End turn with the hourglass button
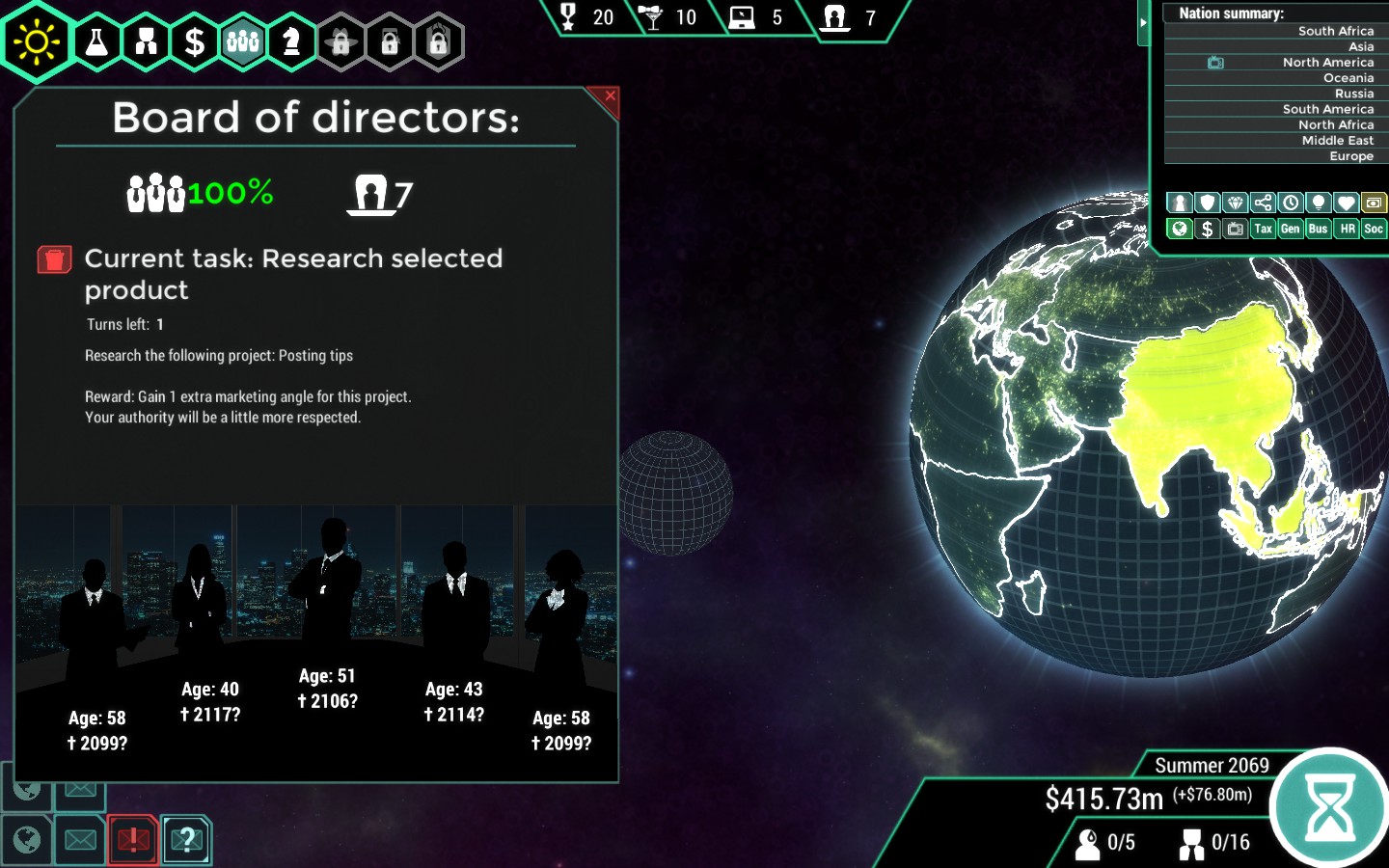This screenshot has width=1389, height=868. [x=1329, y=808]
